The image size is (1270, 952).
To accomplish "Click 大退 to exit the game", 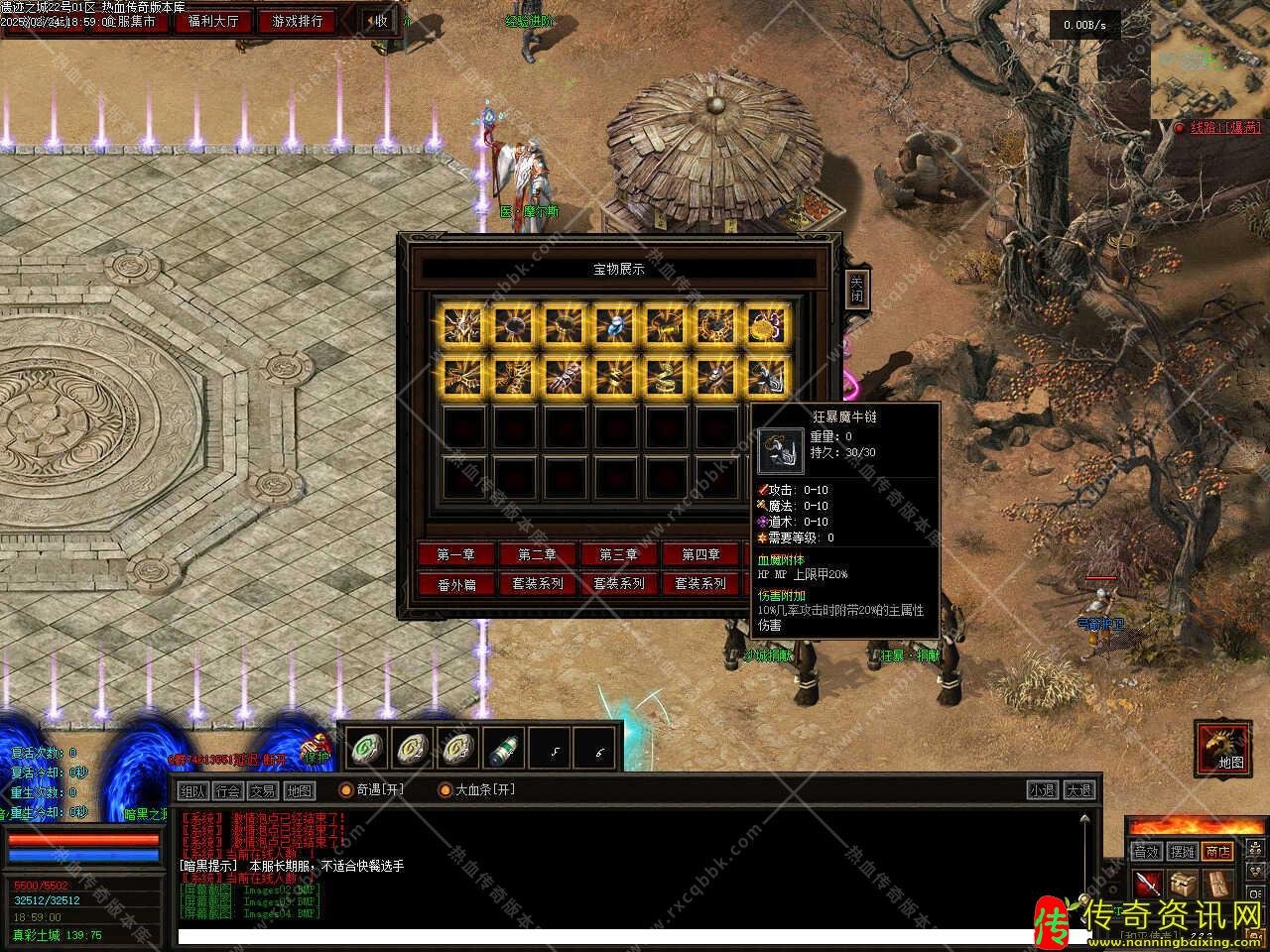I will tap(1079, 790).
